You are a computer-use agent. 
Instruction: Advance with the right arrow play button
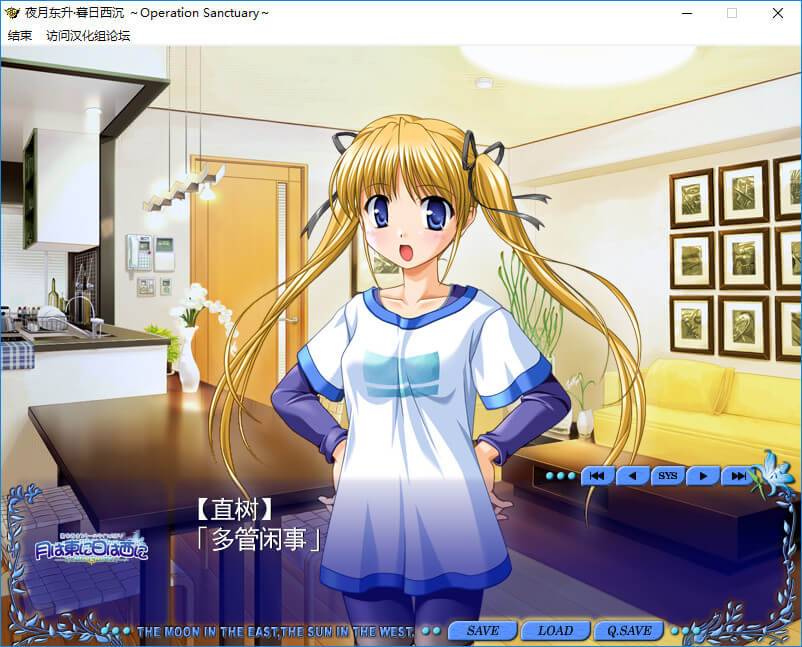click(x=703, y=476)
